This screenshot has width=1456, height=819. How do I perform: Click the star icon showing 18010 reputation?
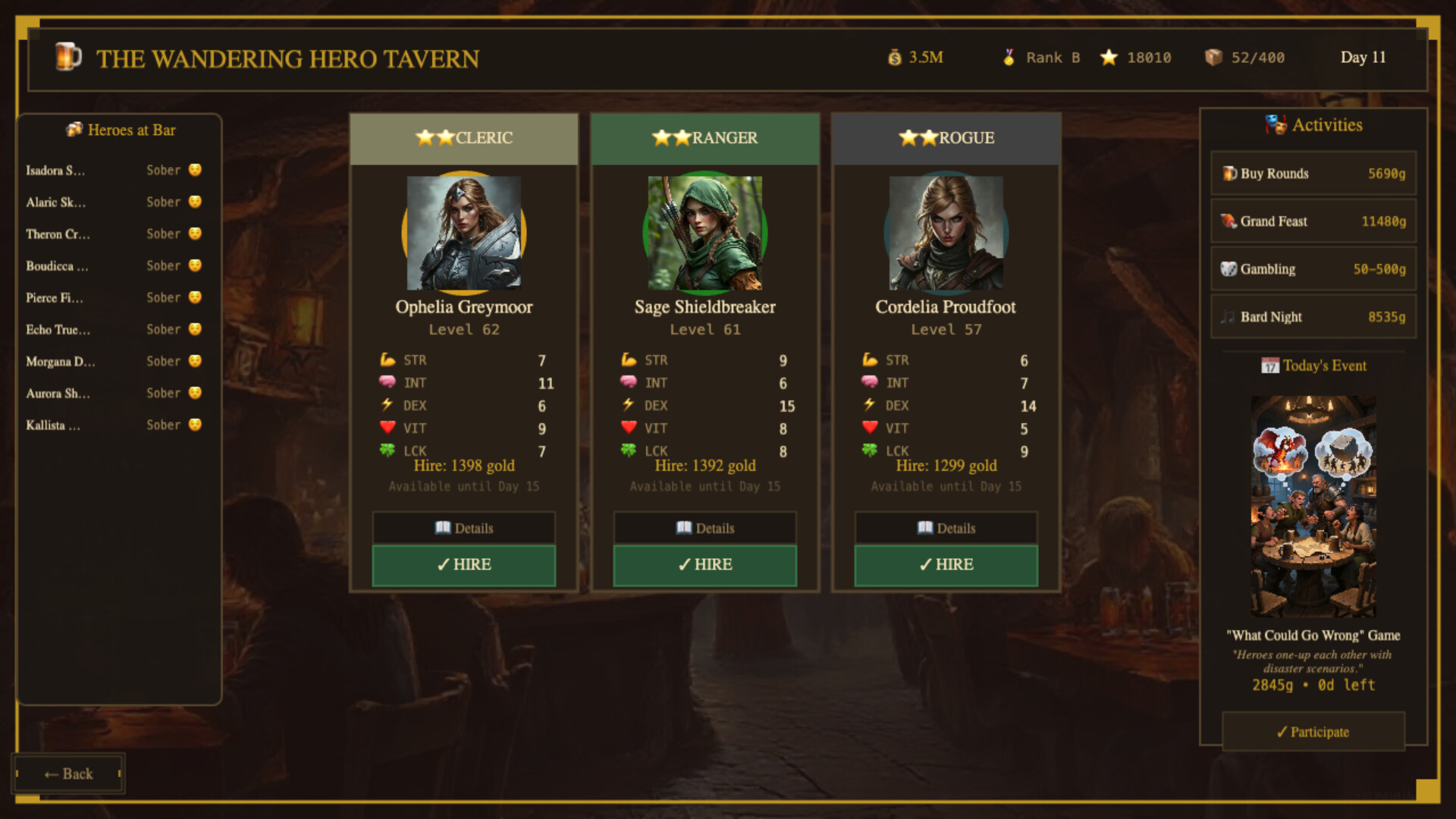point(1110,57)
